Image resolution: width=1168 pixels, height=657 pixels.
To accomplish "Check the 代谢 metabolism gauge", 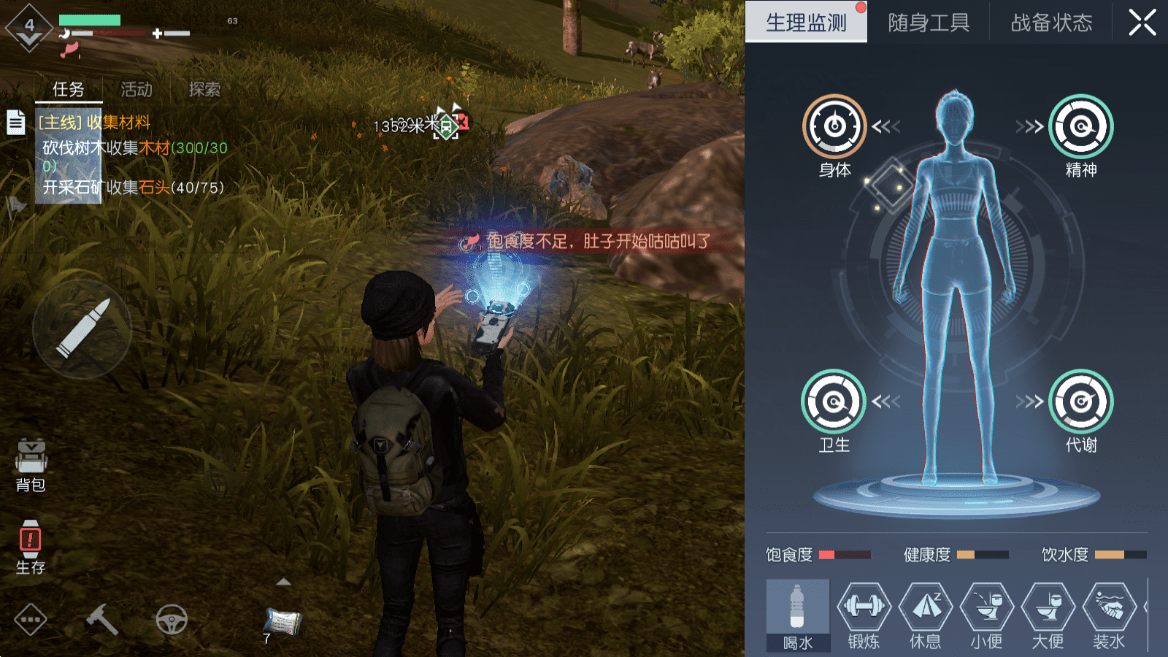I will (x=1081, y=402).
